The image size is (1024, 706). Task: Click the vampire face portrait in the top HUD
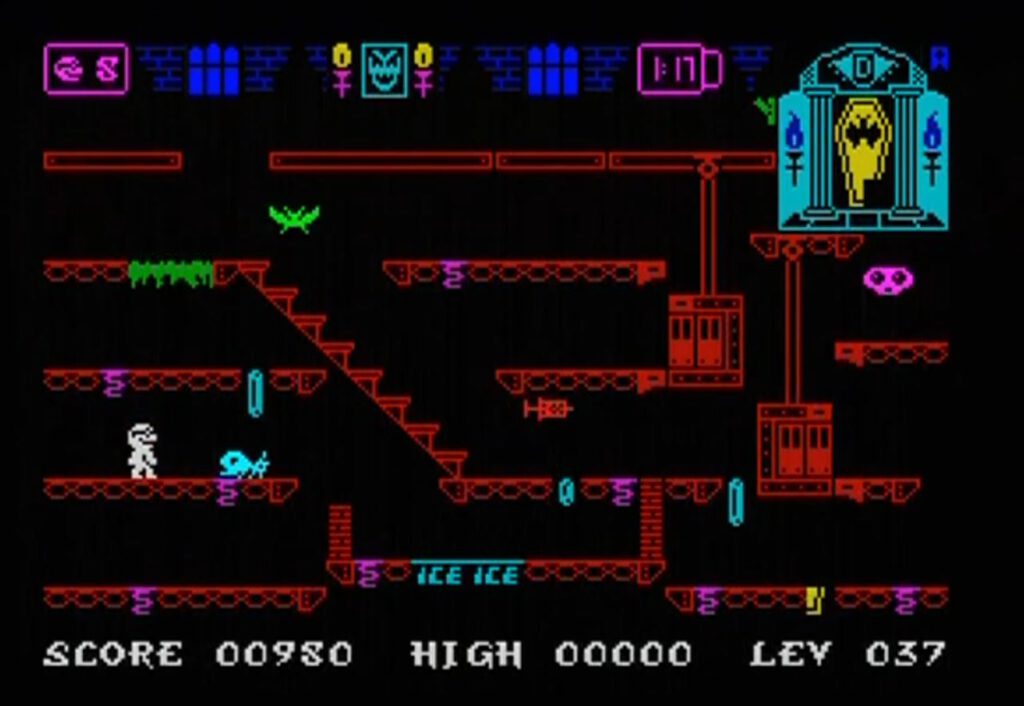[384, 69]
